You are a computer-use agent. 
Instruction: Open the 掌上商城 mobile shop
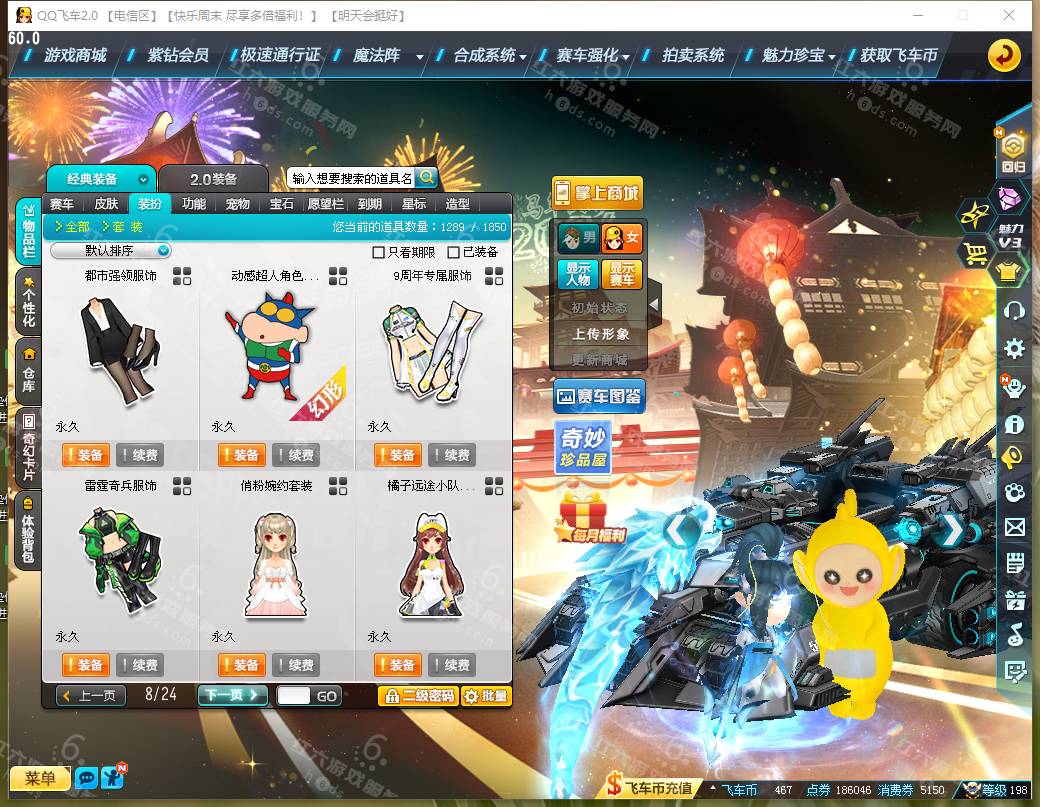pyautogui.click(x=597, y=193)
